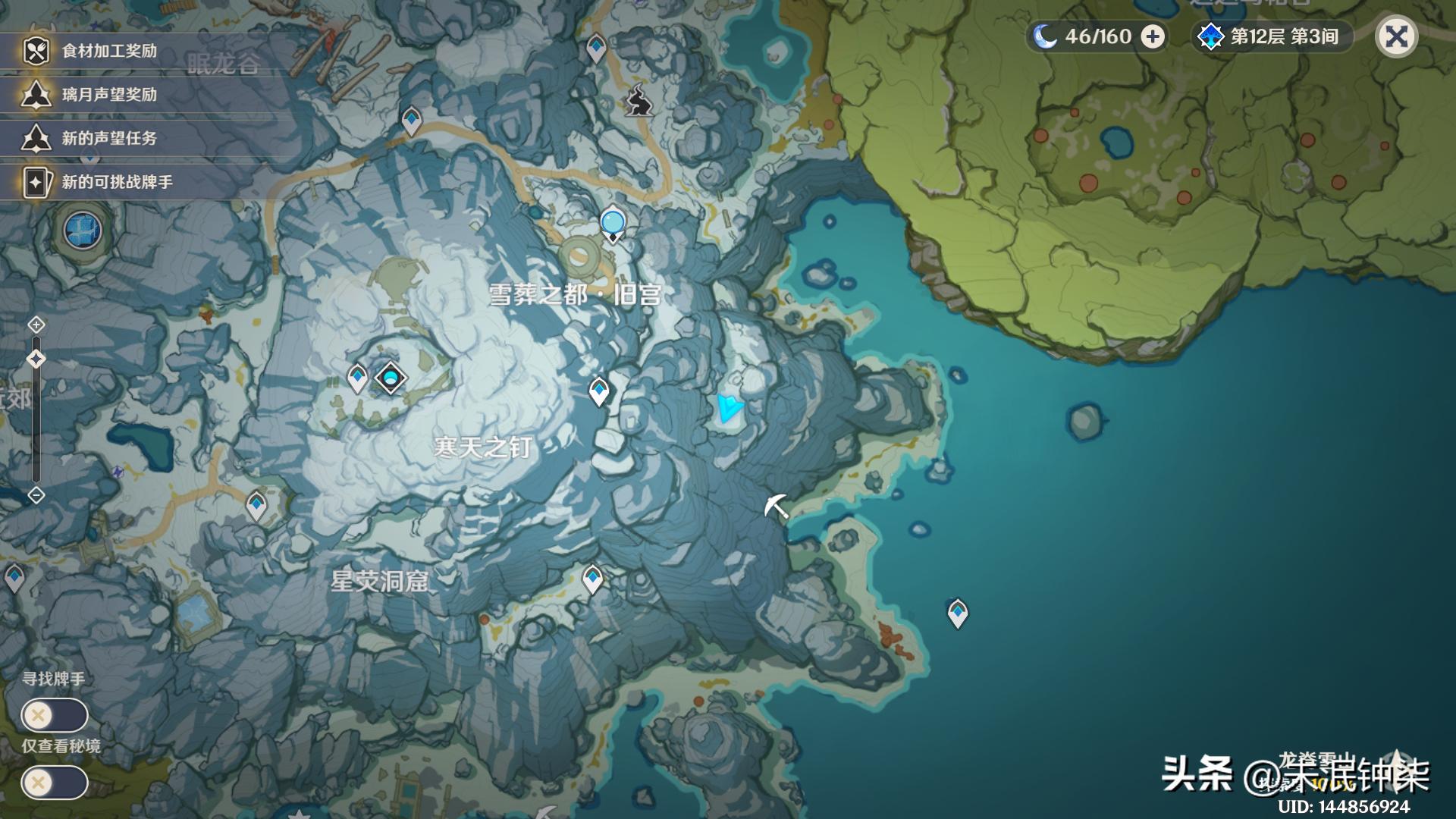Zoom in the map with plus button
Image resolution: width=1456 pixels, height=819 pixels.
click(36, 325)
